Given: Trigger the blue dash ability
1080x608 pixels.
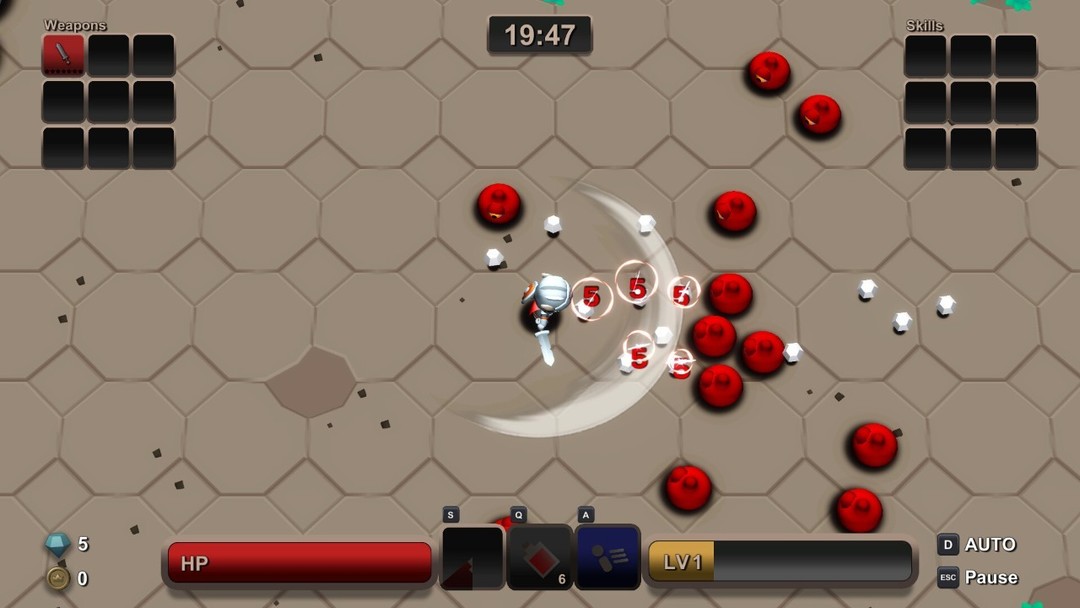Looking at the screenshot, I should tap(607, 558).
